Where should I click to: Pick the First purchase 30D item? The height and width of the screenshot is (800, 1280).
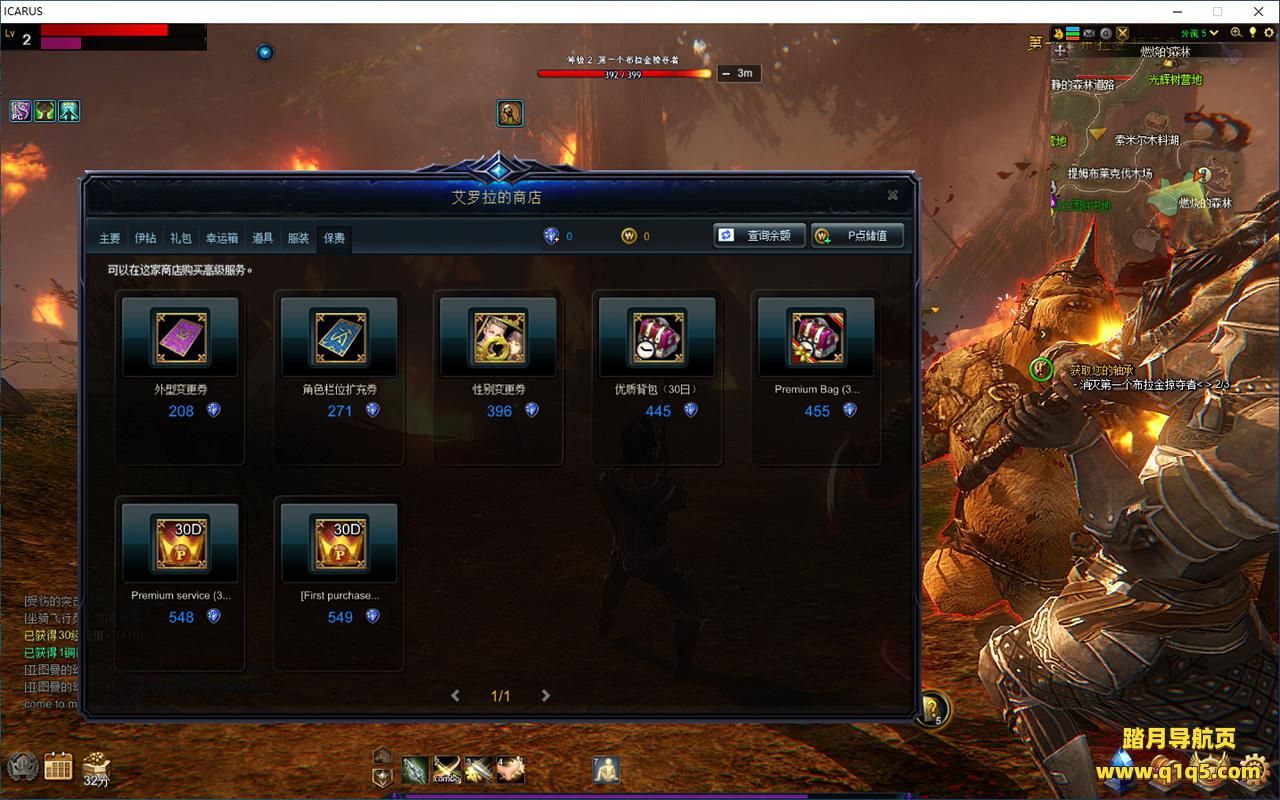(339, 542)
